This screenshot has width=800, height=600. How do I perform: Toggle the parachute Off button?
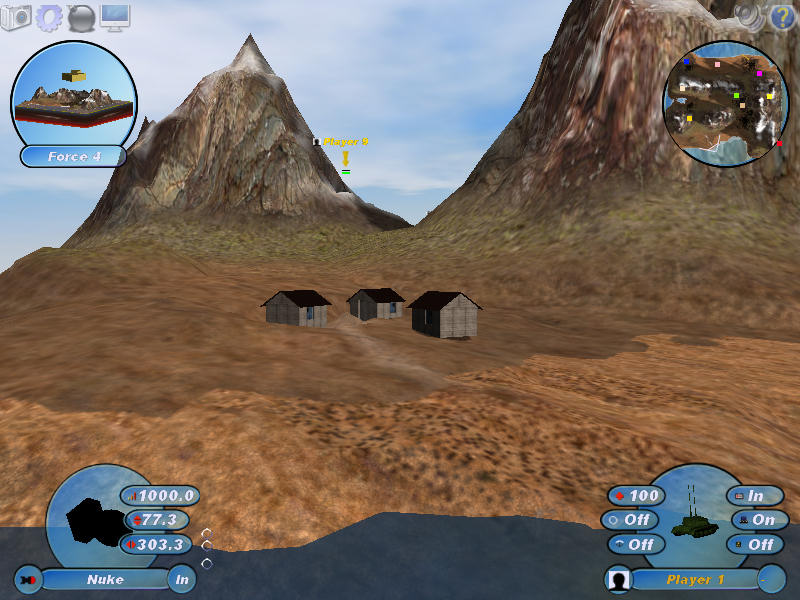point(634,545)
